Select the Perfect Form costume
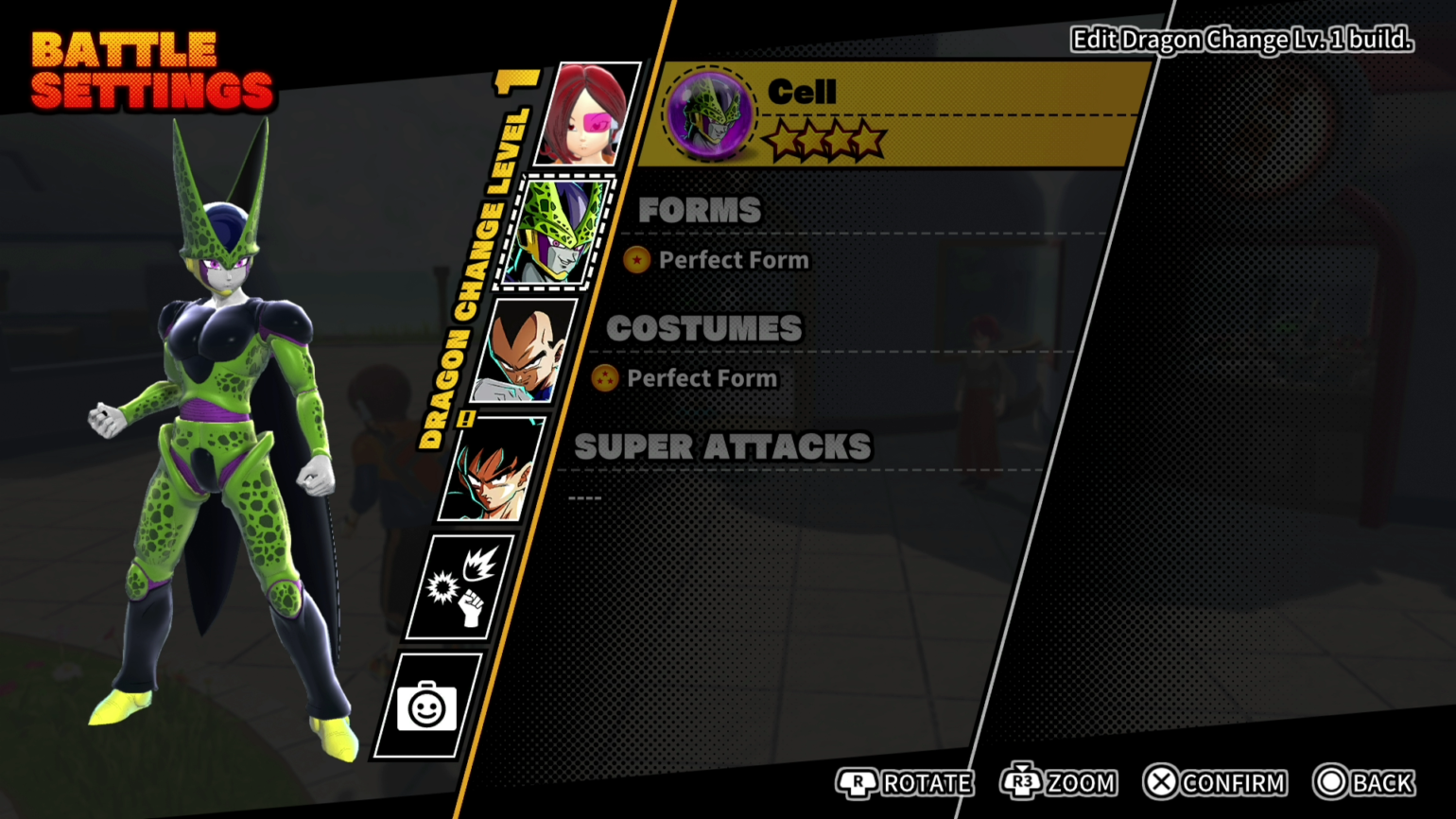The height and width of the screenshot is (819, 1456). tap(700, 378)
